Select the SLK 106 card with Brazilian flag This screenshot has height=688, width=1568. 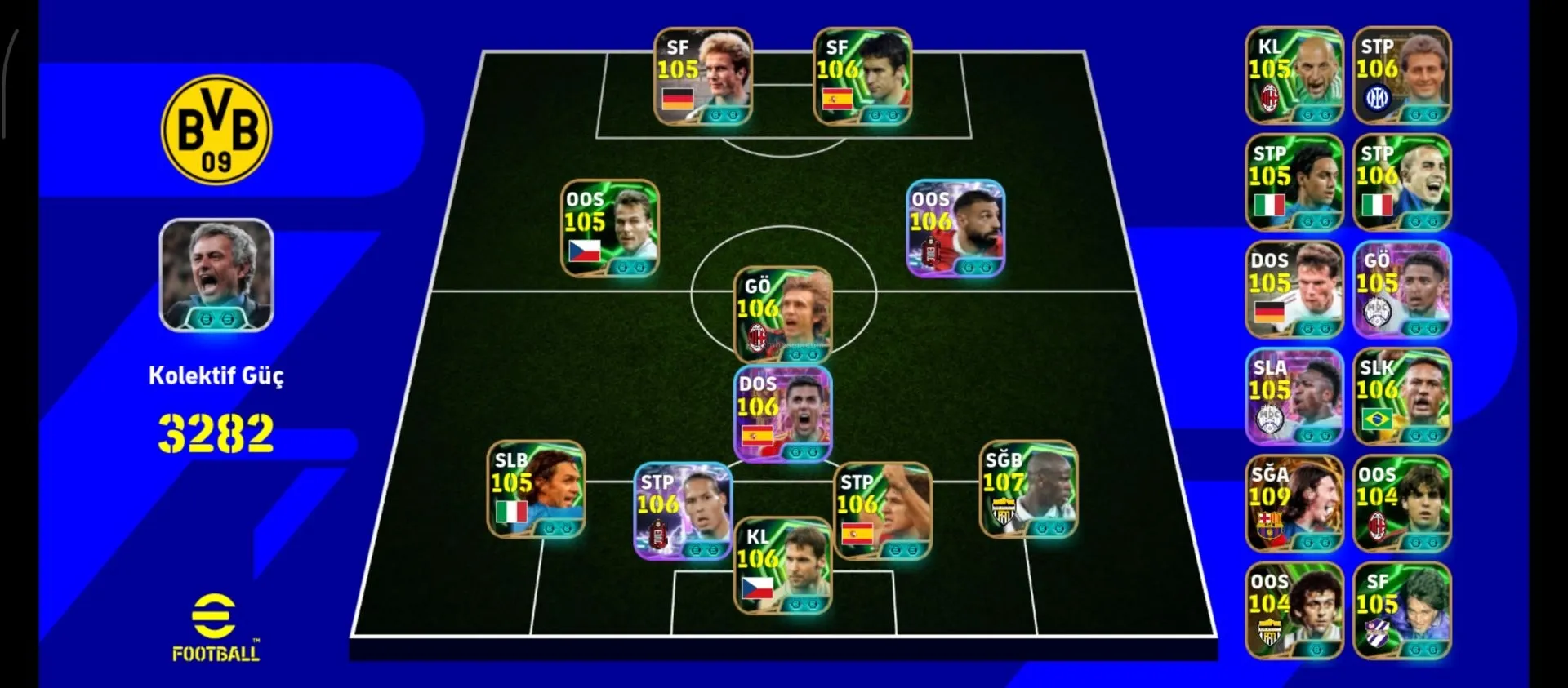pos(1402,397)
